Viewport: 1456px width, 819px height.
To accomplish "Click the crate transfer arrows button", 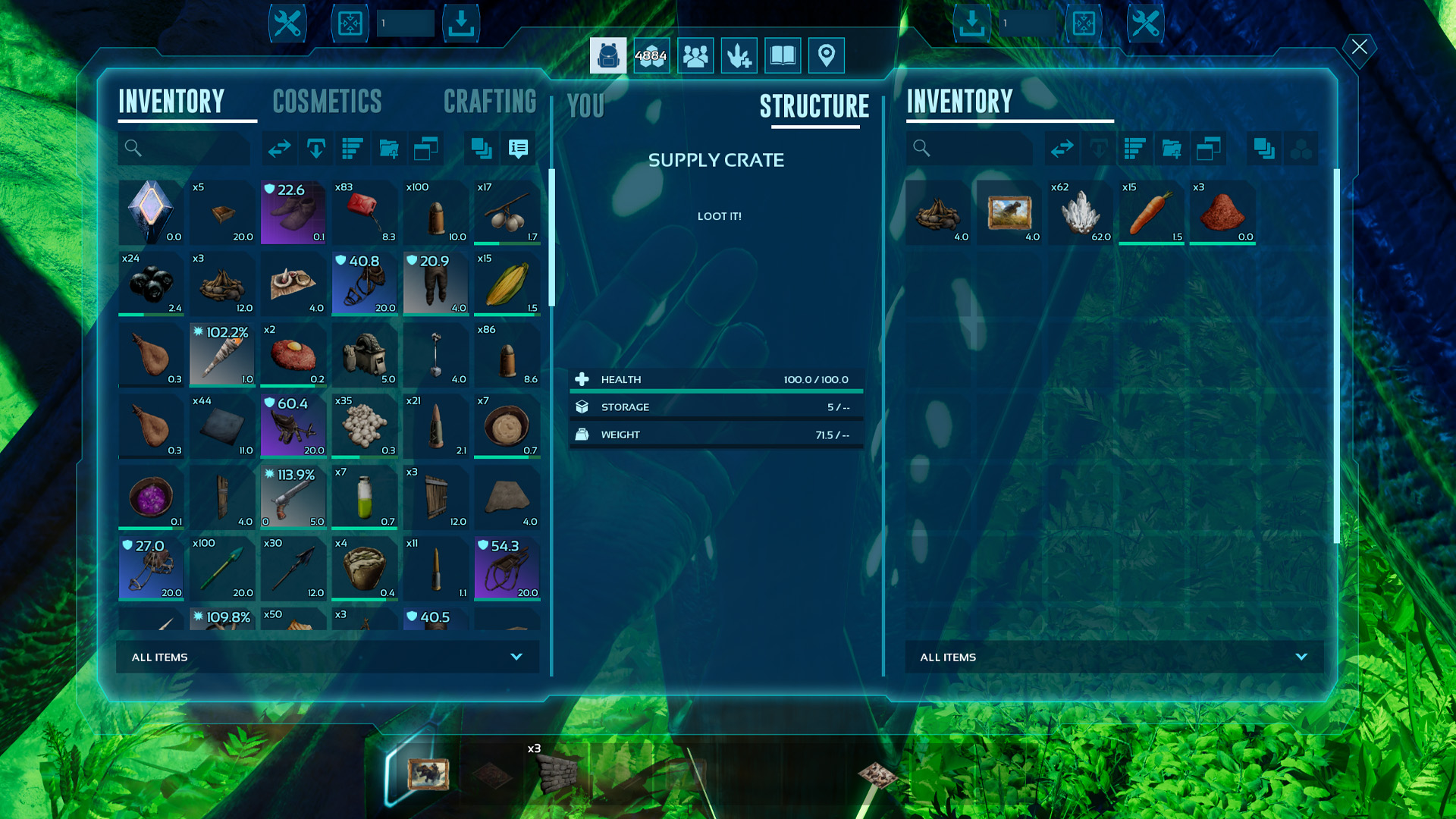I will pyautogui.click(x=1062, y=149).
